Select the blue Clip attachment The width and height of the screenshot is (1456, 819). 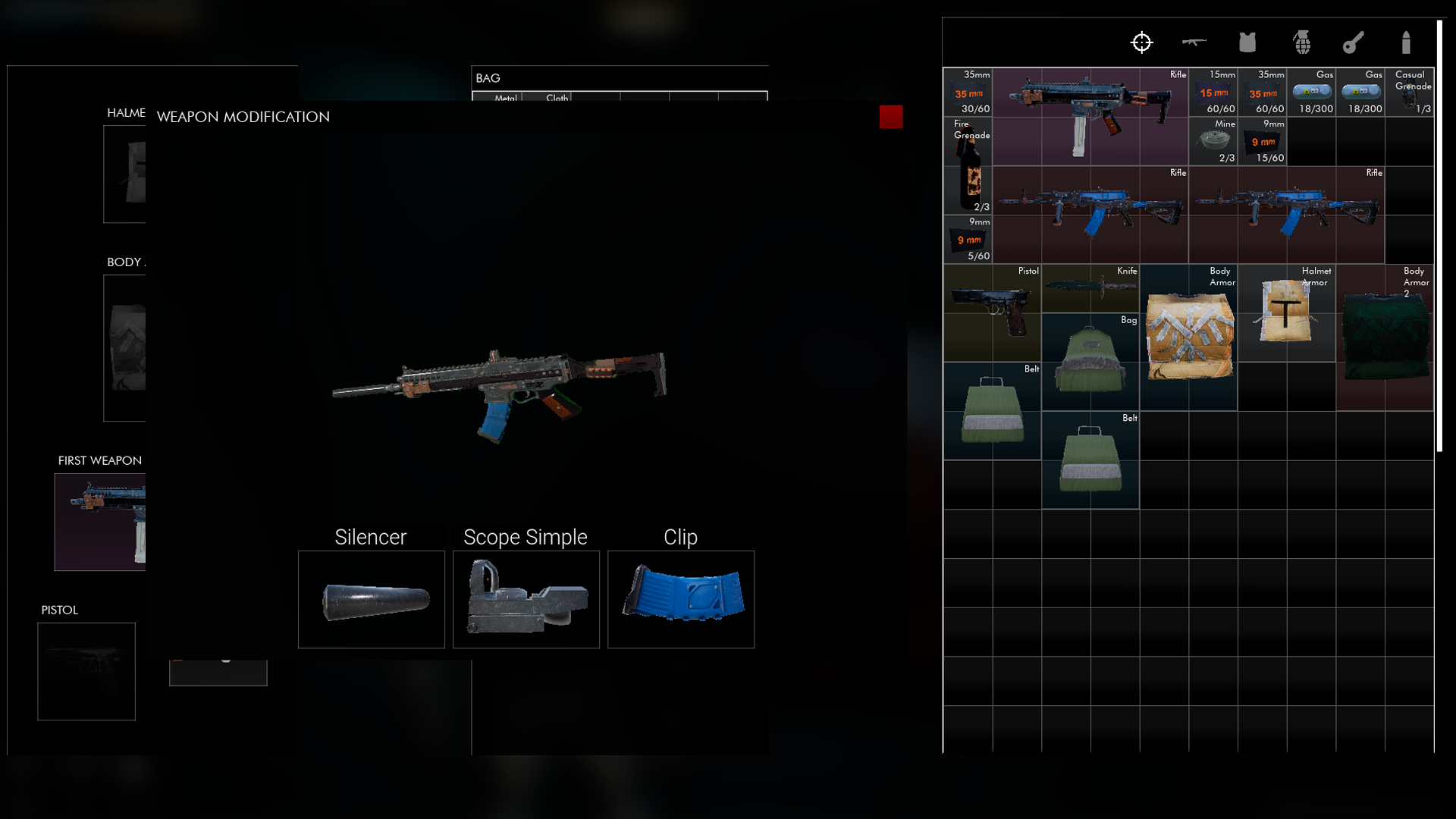[x=680, y=599]
